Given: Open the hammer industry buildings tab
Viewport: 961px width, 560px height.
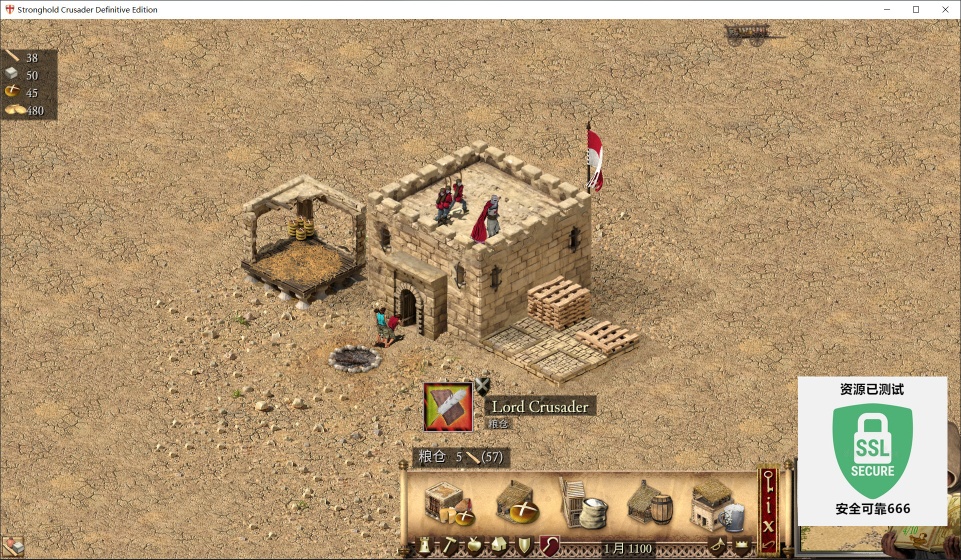Looking at the screenshot, I should click(x=450, y=545).
